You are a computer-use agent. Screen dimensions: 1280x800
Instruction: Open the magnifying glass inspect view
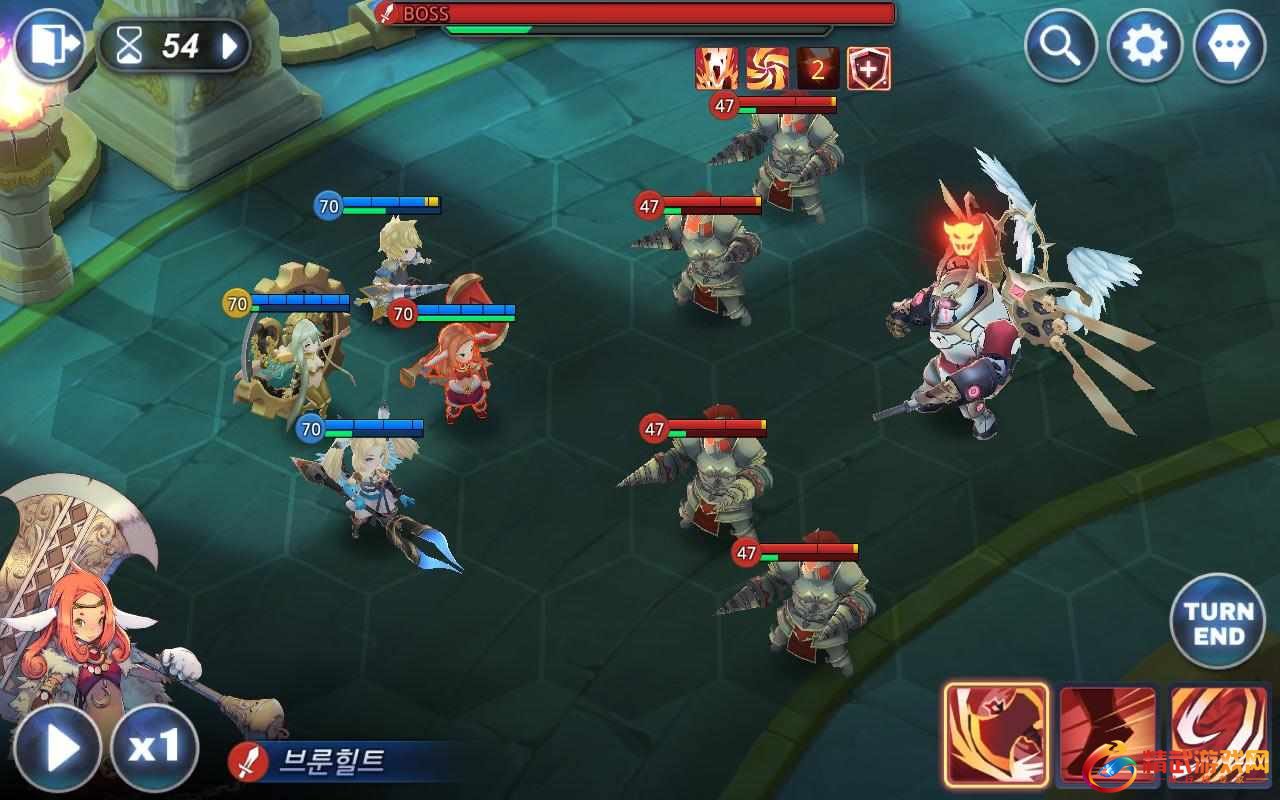pyautogui.click(x=1062, y=46)
